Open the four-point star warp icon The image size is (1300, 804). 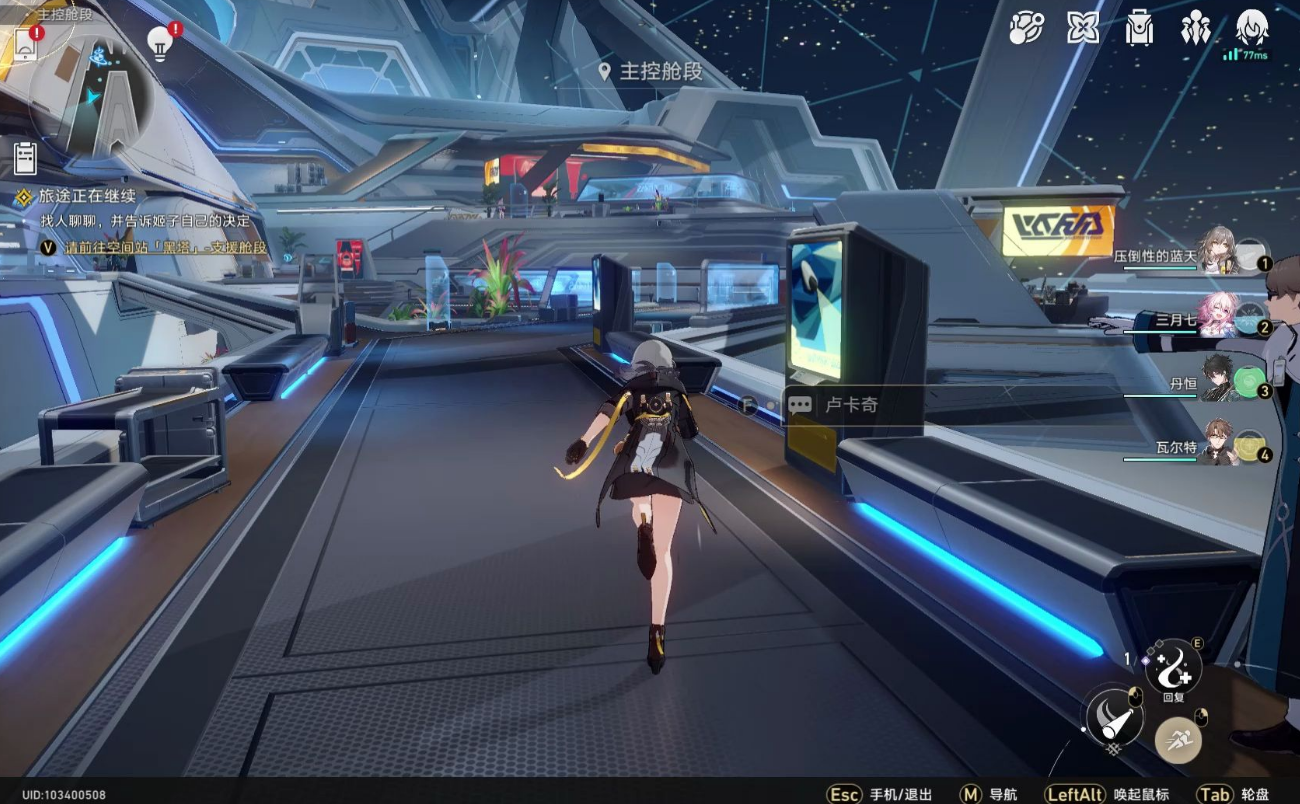tap(1082, 28)
